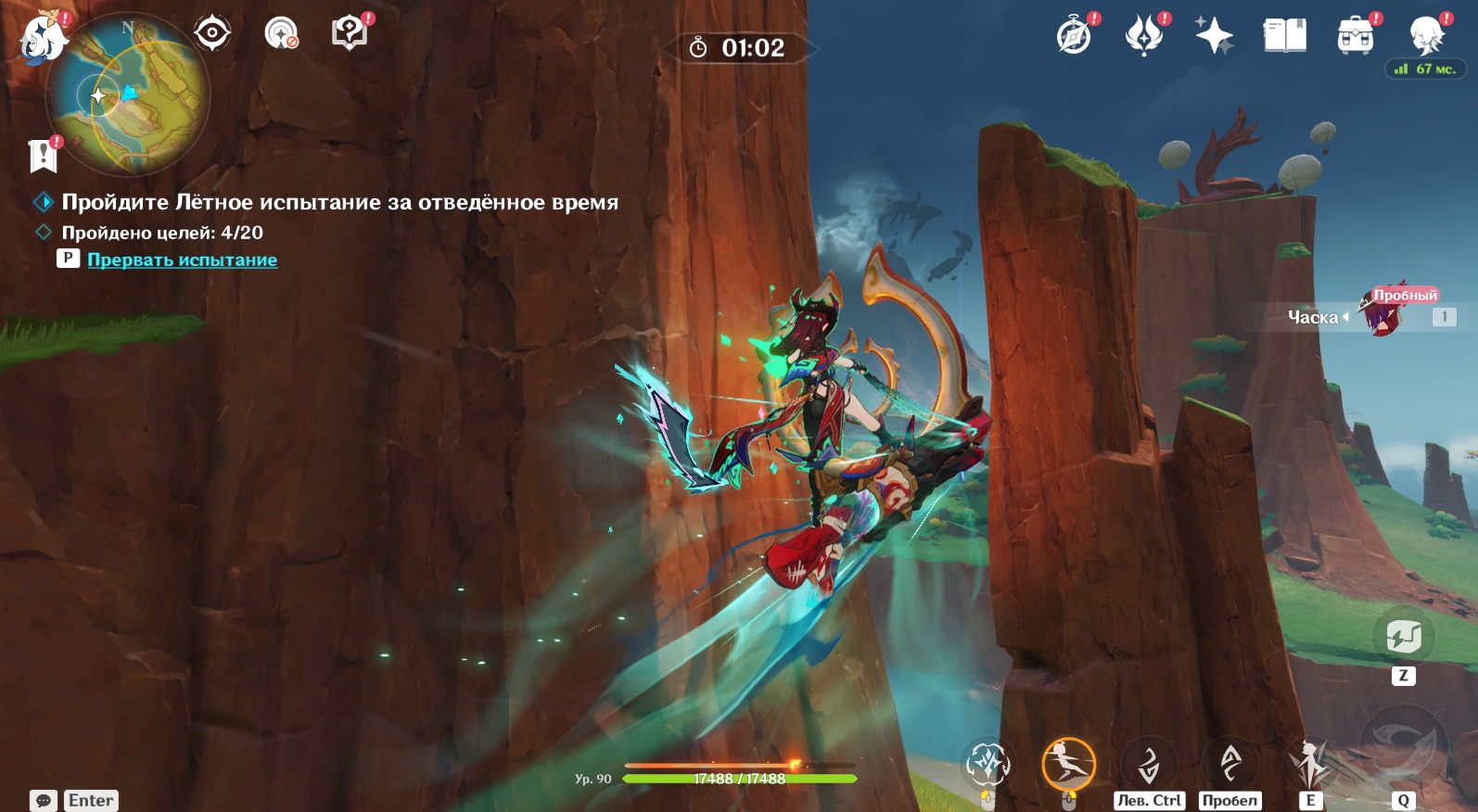Open the circular minimap
The image size is (1478, 812).
128,95
